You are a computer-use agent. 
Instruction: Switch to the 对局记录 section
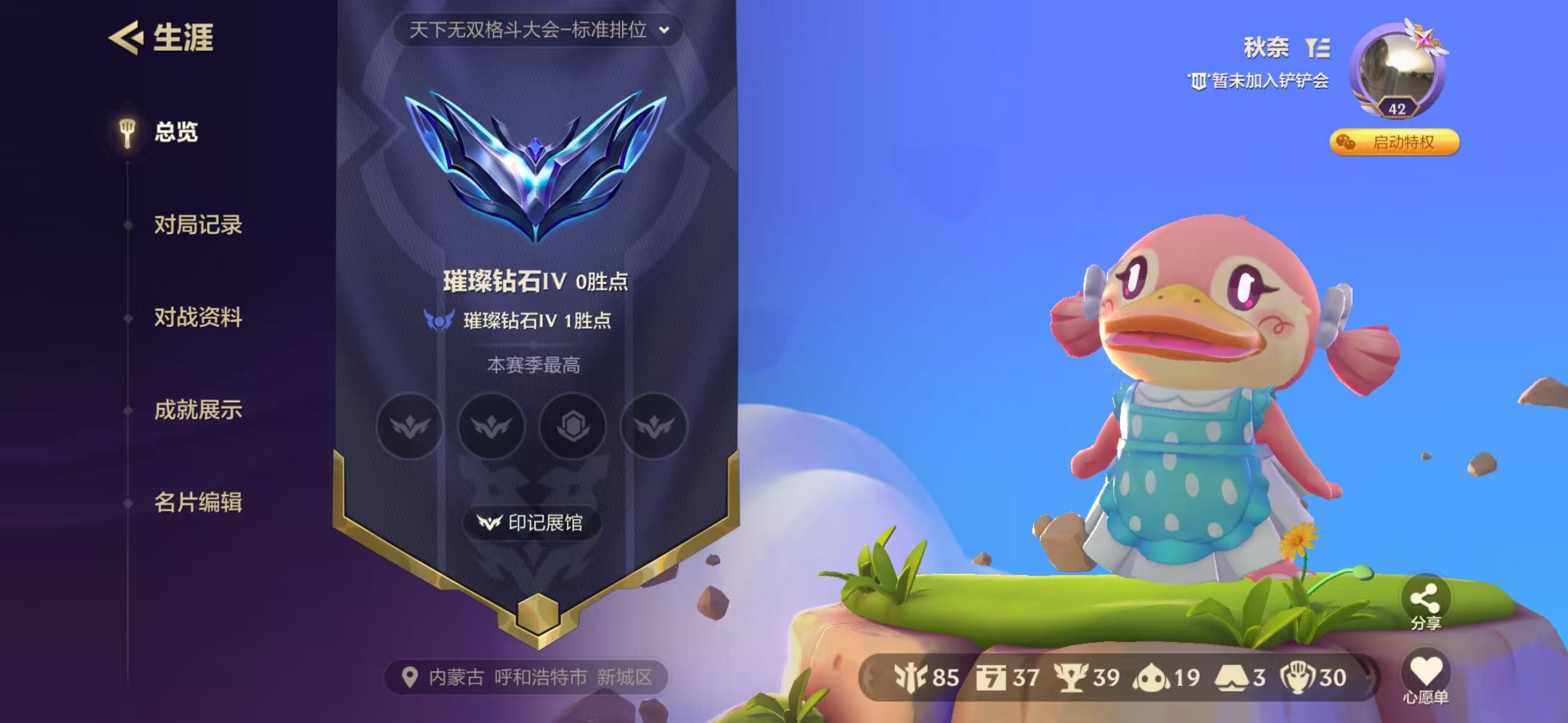[x=199, y=226]
